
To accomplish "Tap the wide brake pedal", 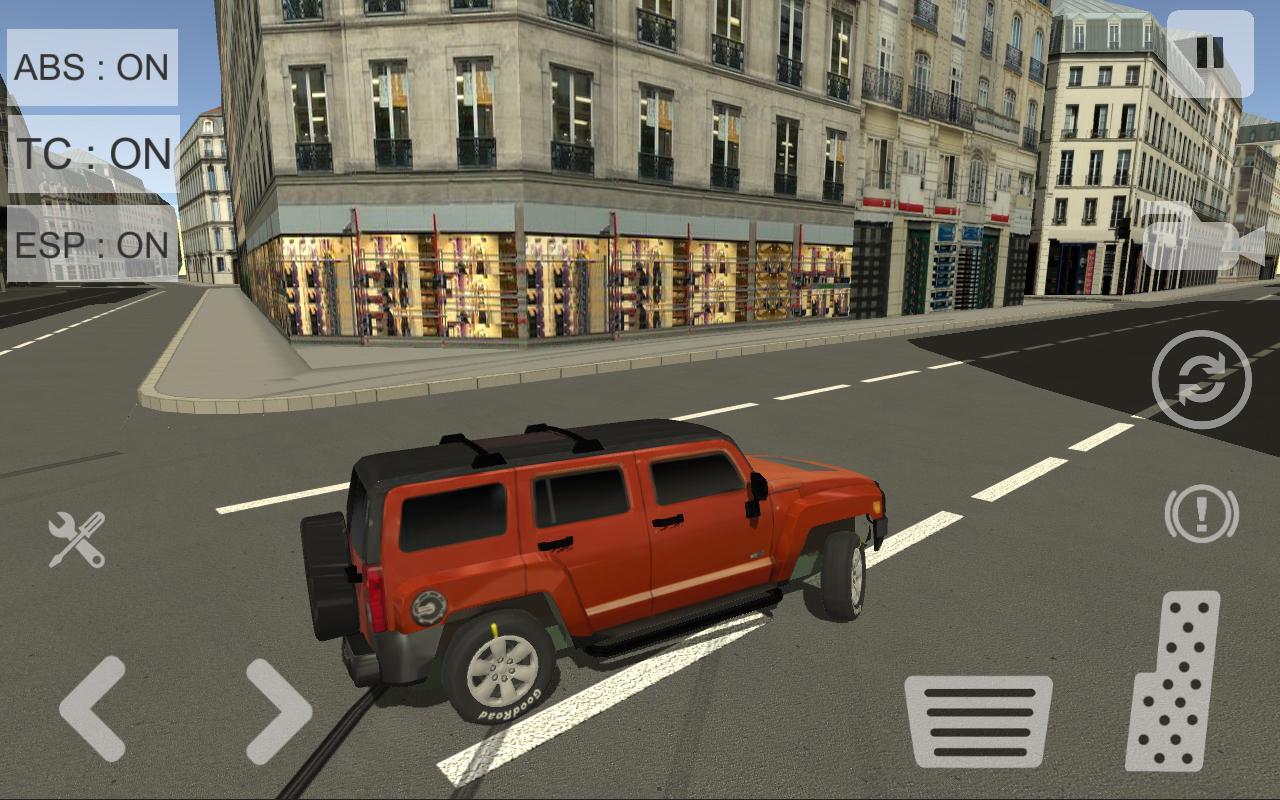I will click(x=977, y=722).
